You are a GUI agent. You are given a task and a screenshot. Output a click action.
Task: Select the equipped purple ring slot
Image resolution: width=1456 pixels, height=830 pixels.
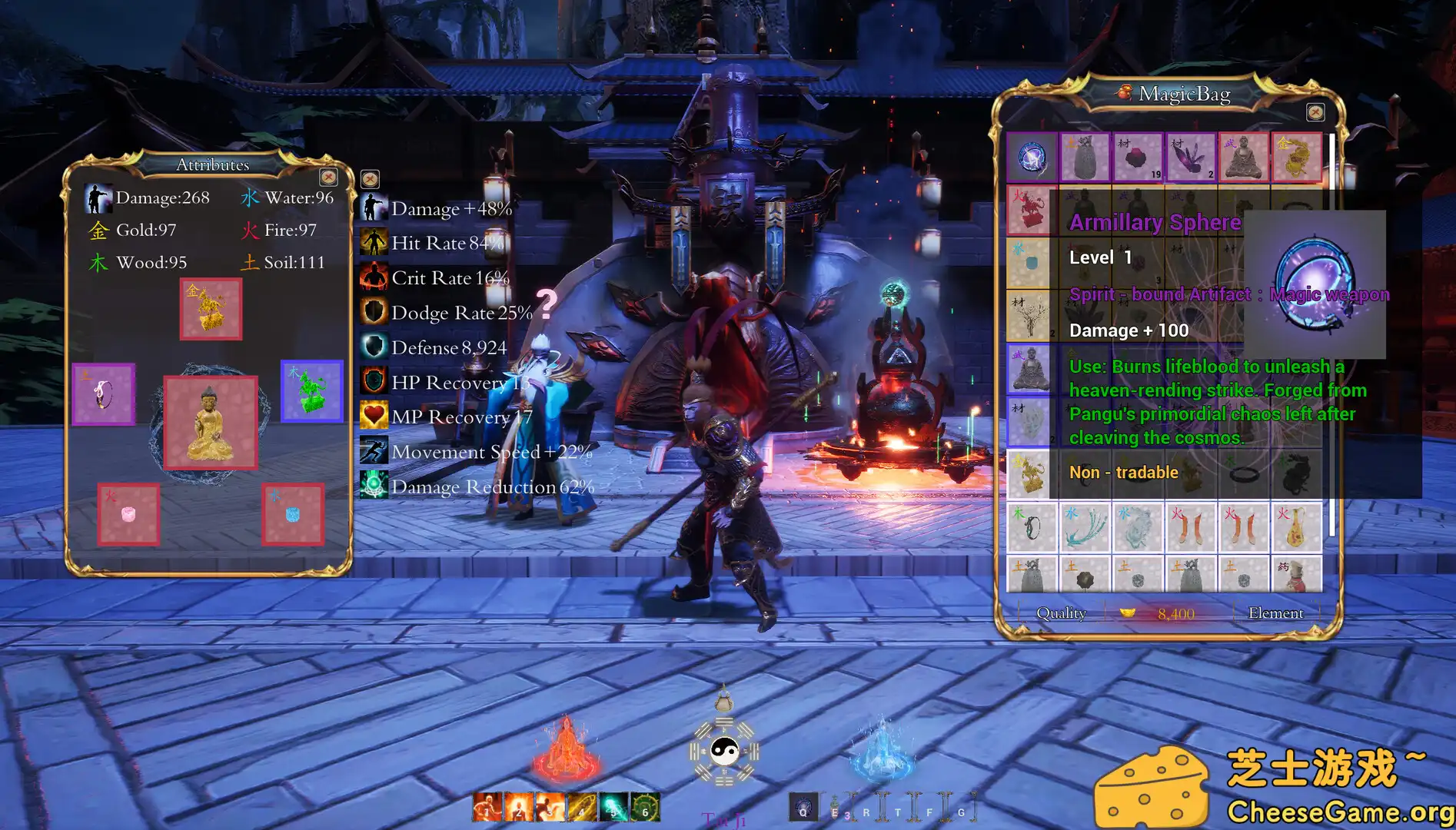pos(104,394)
